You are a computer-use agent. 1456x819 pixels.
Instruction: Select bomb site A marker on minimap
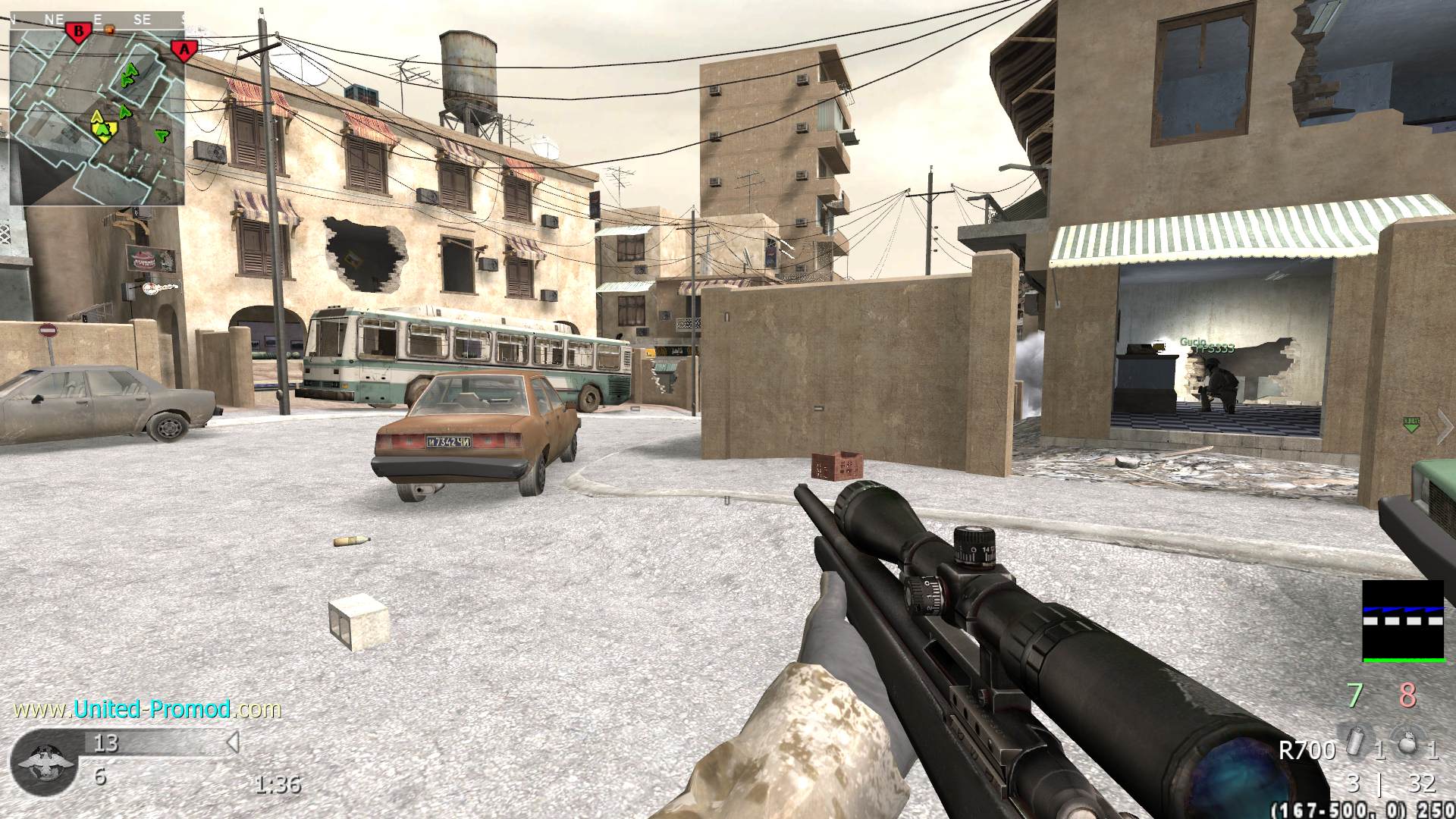(x=184, y=51)
